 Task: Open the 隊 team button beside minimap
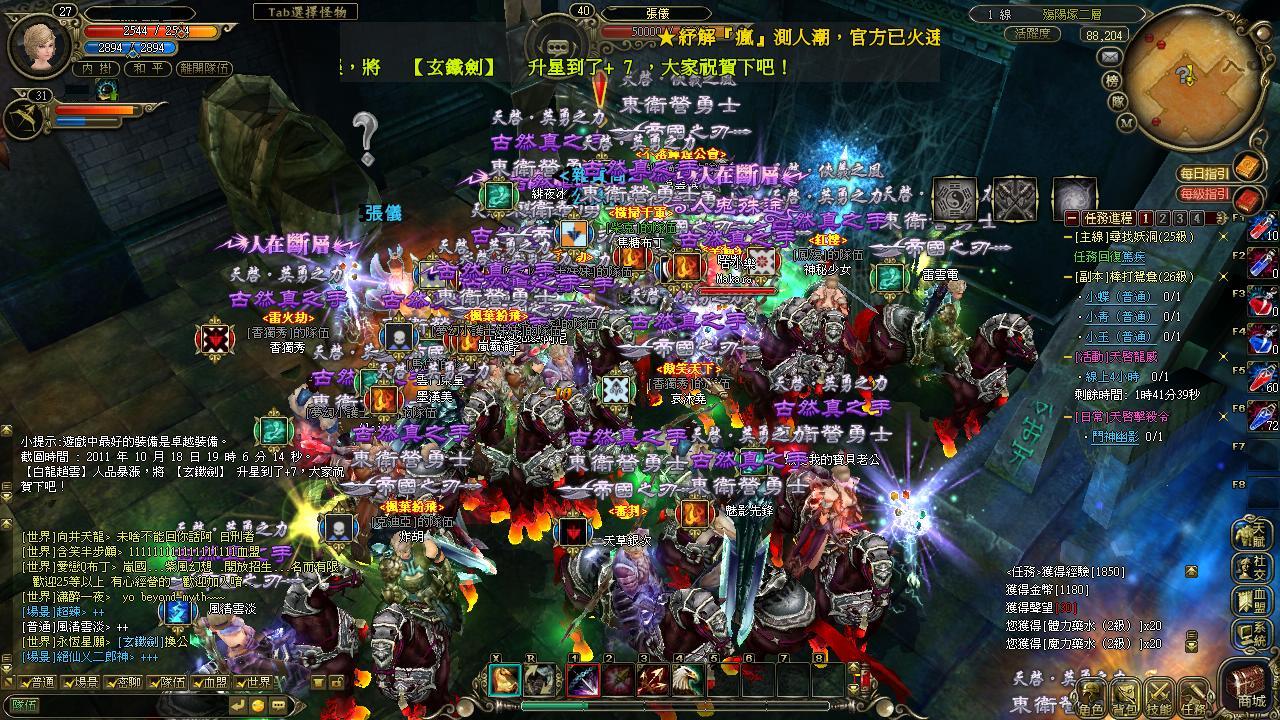click(1118, 101)
